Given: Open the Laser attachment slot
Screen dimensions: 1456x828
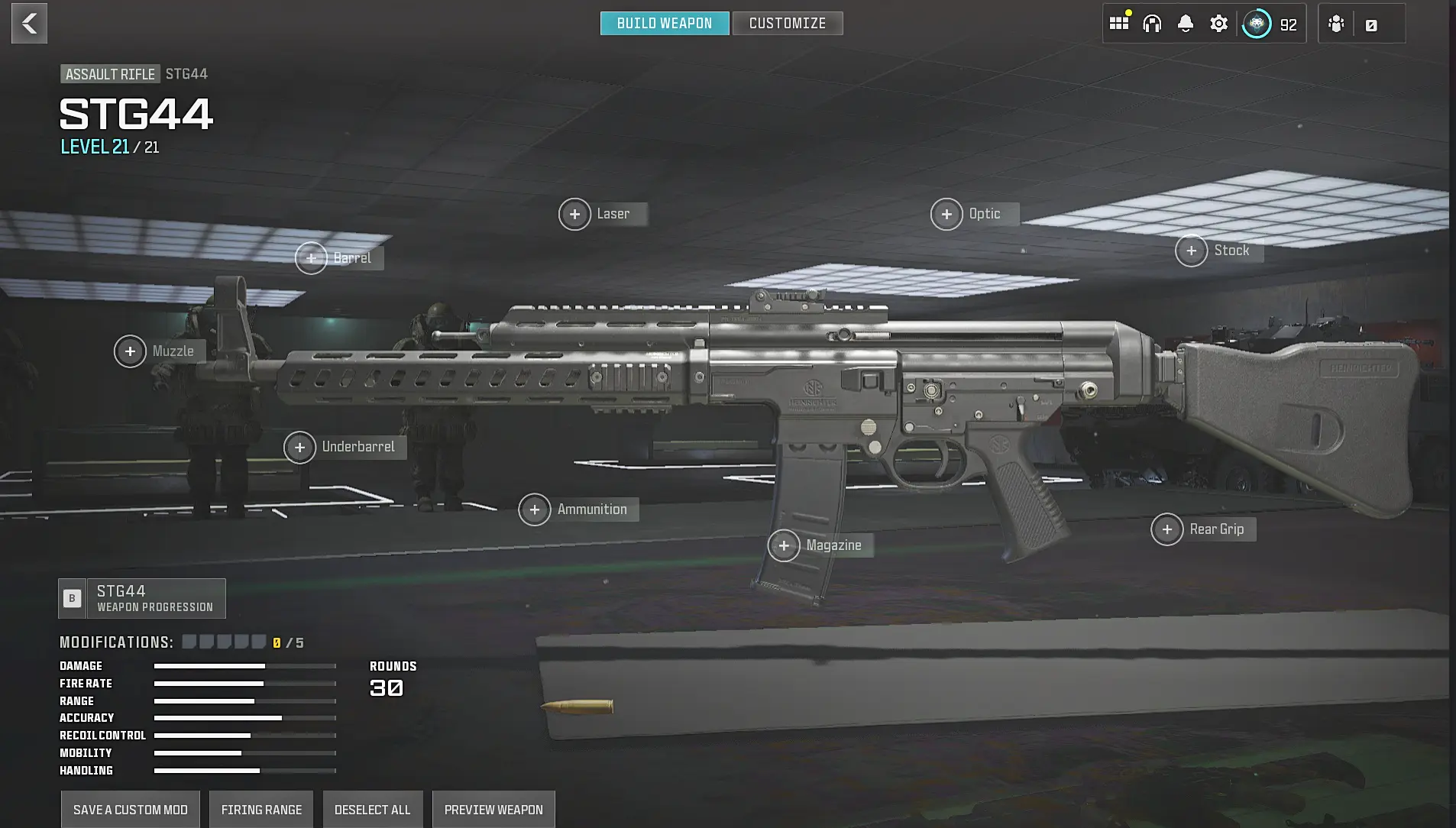Looking at the screenshot, I should point(575,214).
